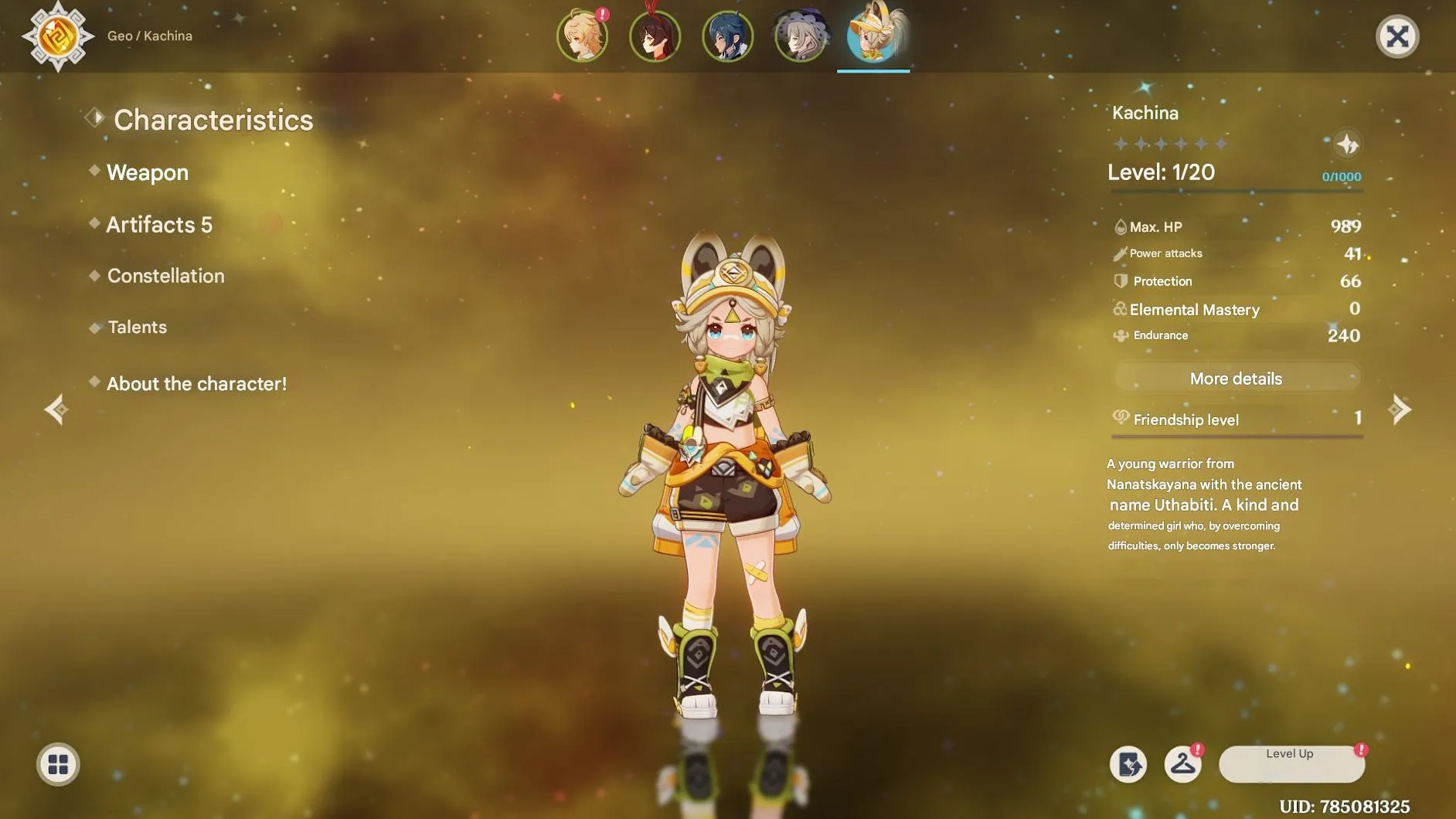Expand the Constellation section
Viewport: 1456px width, 819px height.
click(x=165, y=276)
